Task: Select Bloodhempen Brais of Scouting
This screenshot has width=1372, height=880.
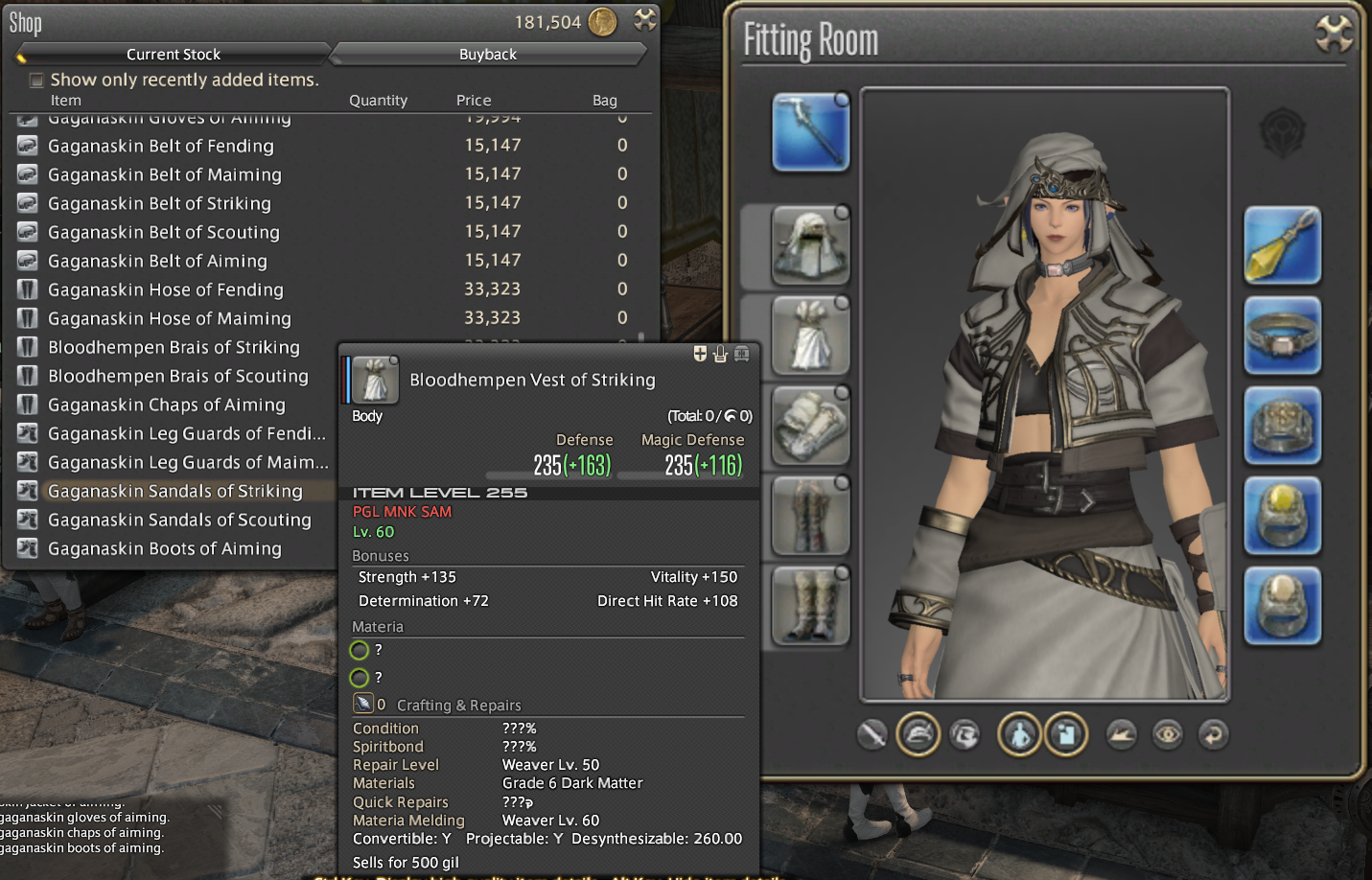Action: point(178,376)
